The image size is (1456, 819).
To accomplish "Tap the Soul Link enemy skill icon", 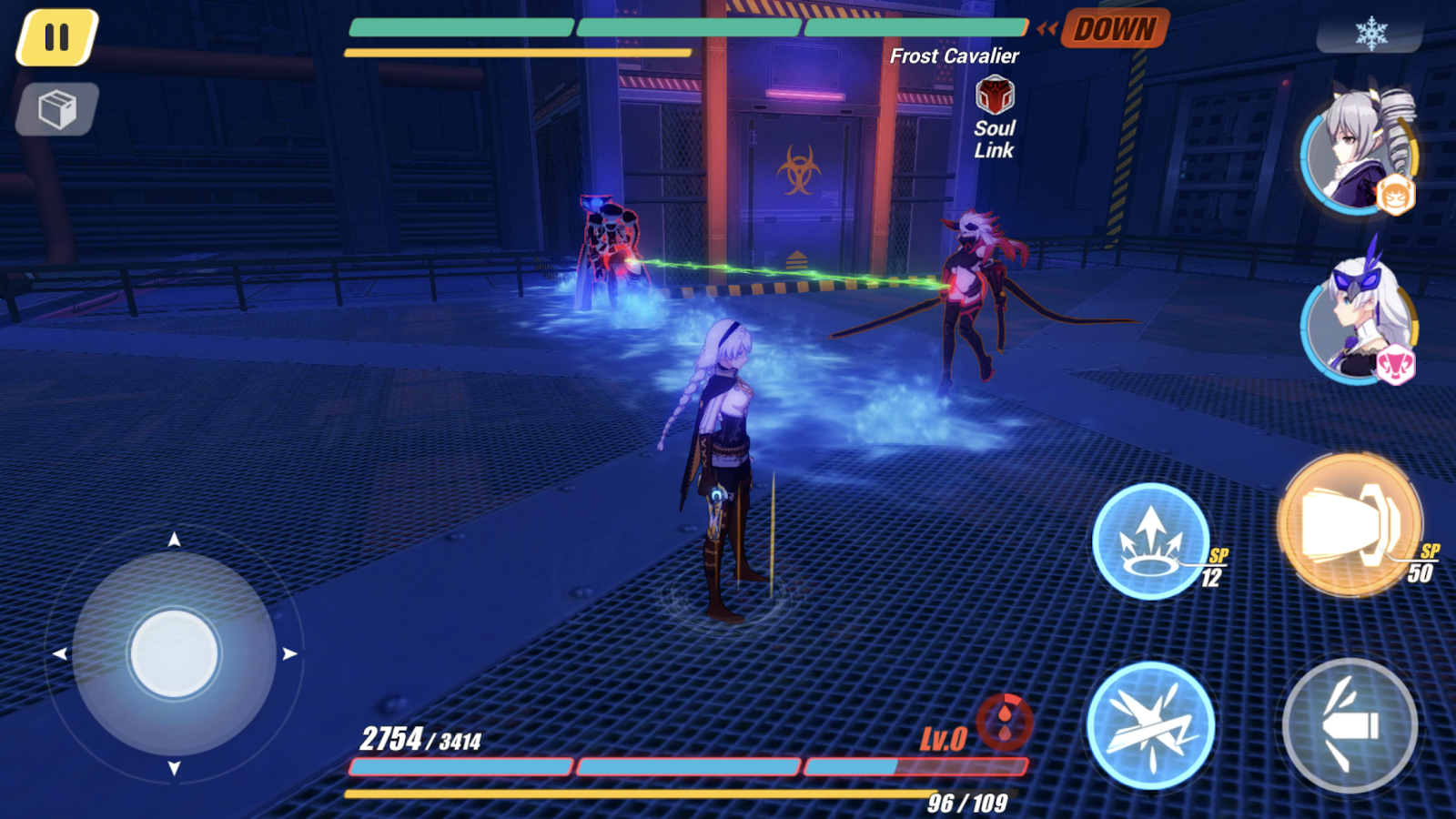I will point(995,96).
